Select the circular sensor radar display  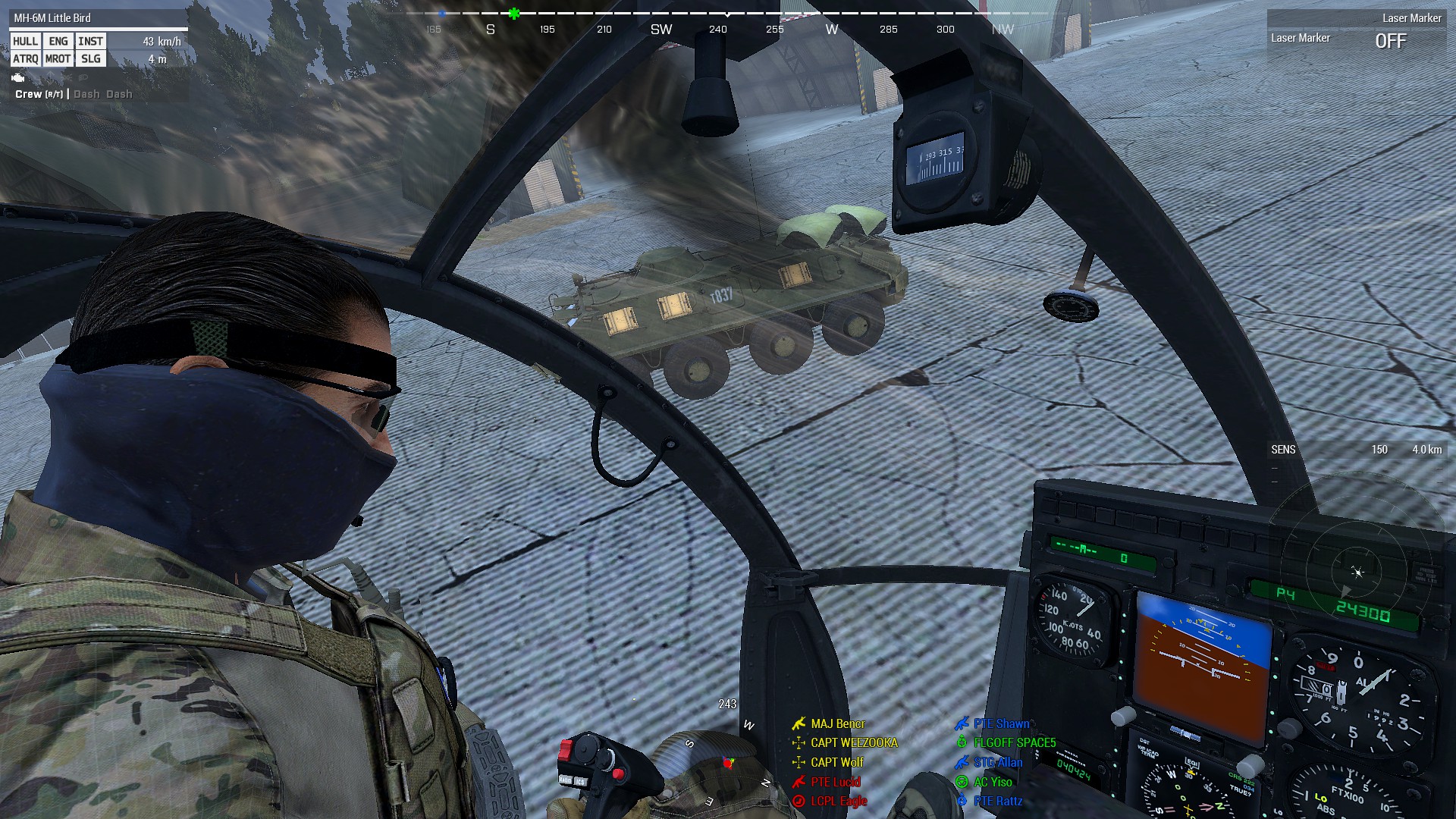tap(1357, 573)
